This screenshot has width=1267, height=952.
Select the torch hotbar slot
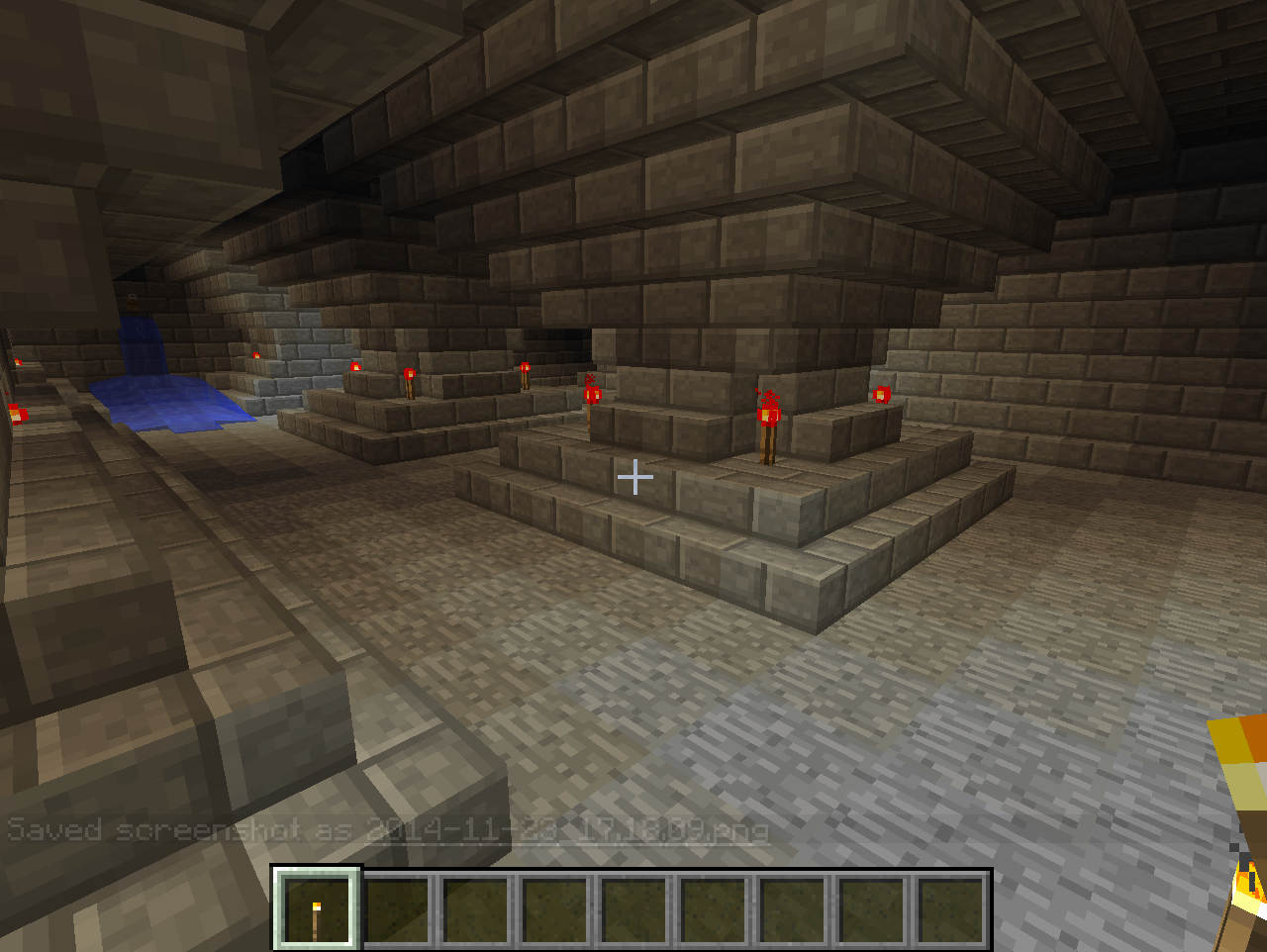(x=317, y=908)
